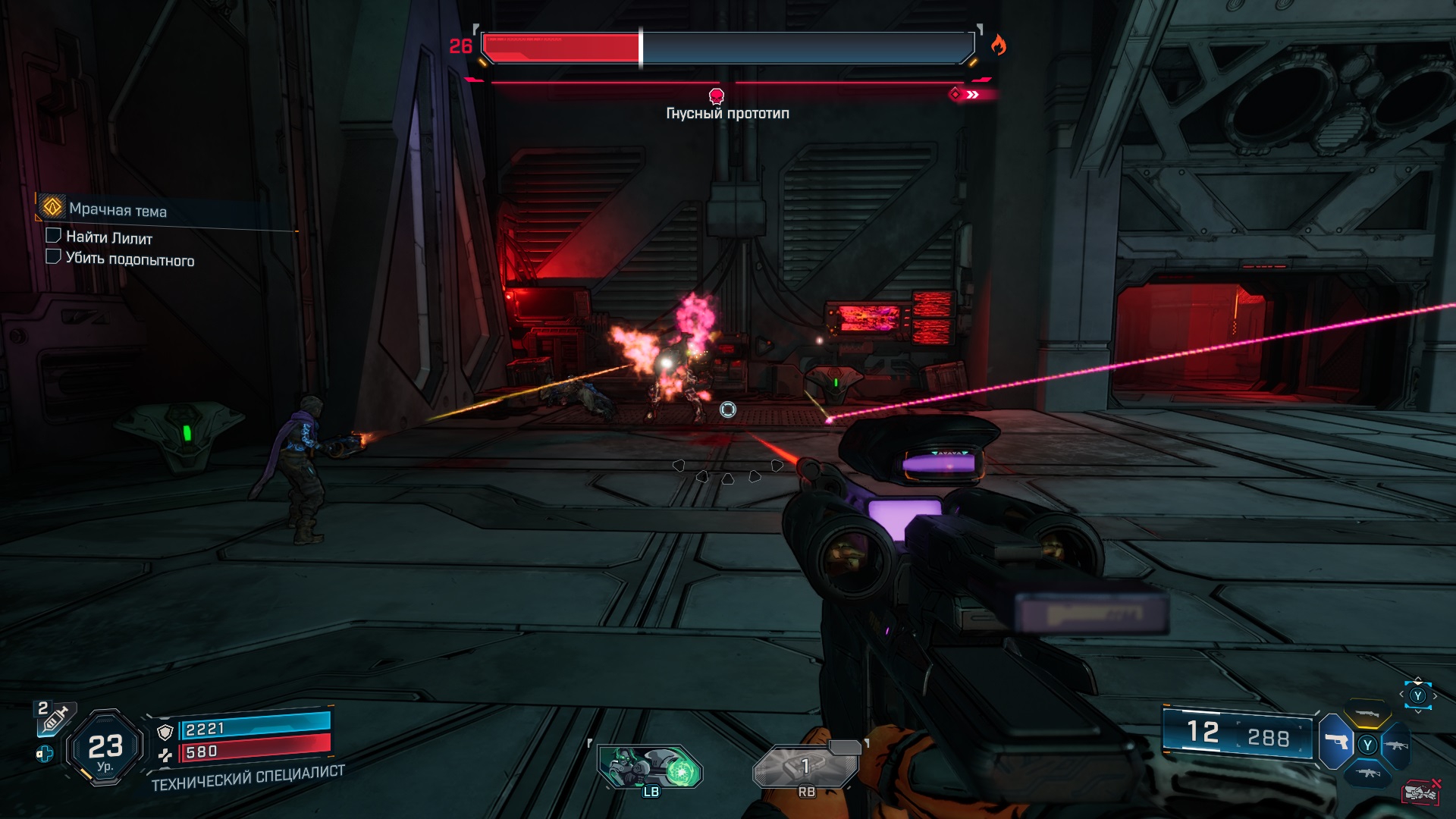
Task: Click the blue medical cross icon
Action: pos(45,754)
